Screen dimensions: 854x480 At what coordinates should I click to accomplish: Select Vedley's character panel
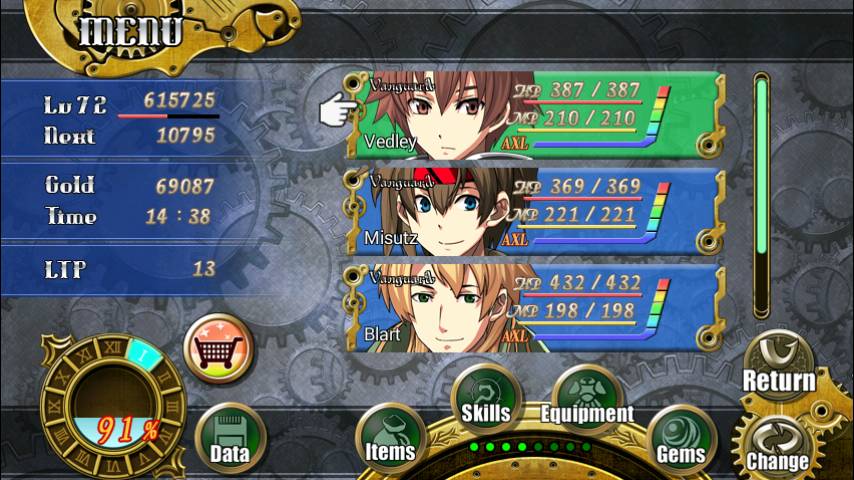click(x=535, y=116)
